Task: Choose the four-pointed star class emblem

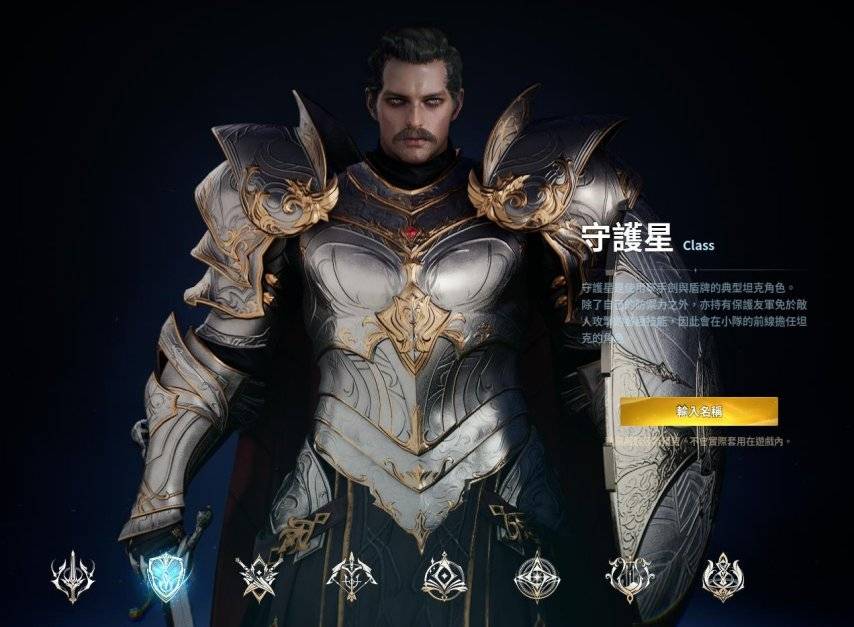Action: point(537,577)
